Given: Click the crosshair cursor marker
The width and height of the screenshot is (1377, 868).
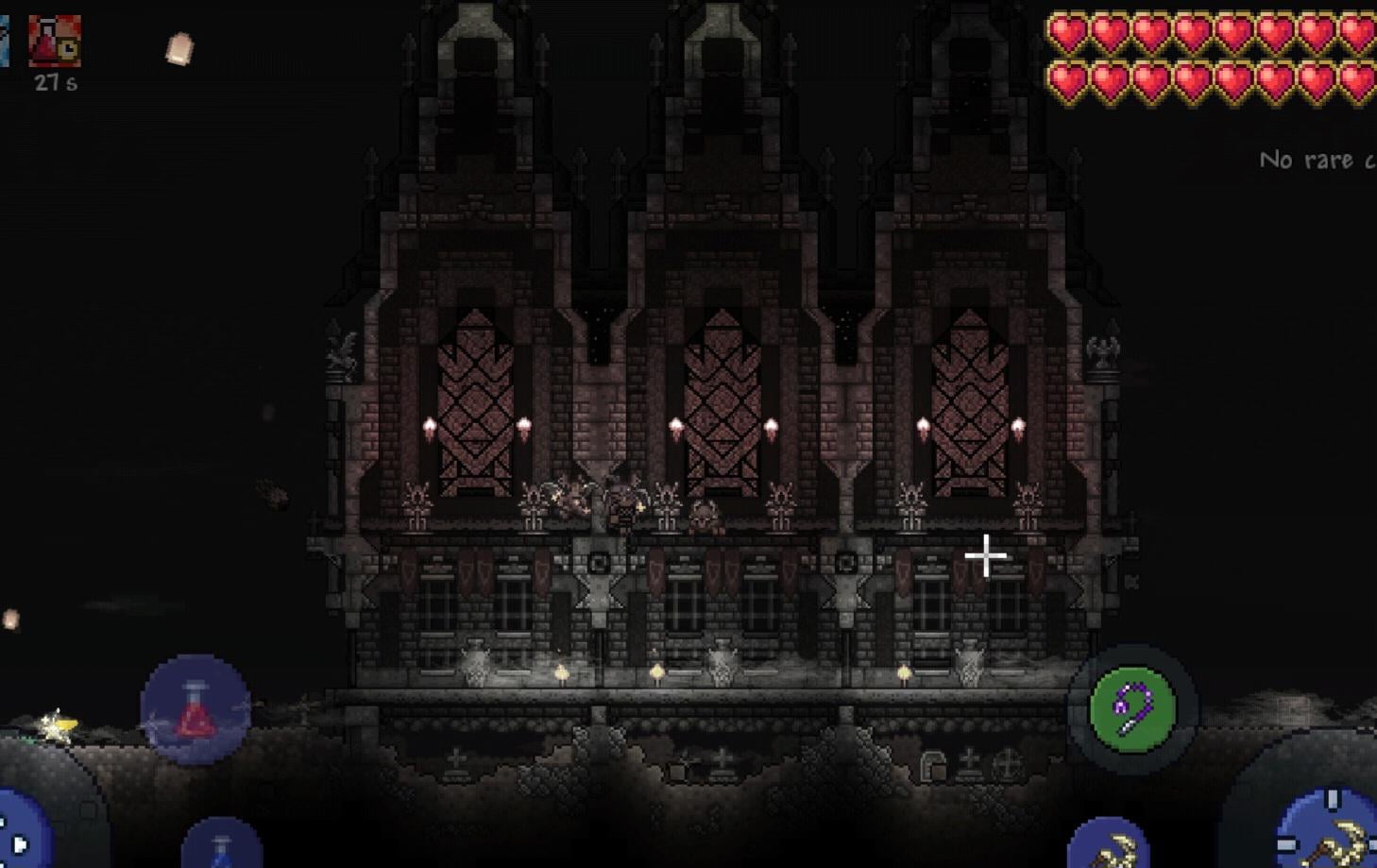Looking at the screenshot, I should [985, 557].
